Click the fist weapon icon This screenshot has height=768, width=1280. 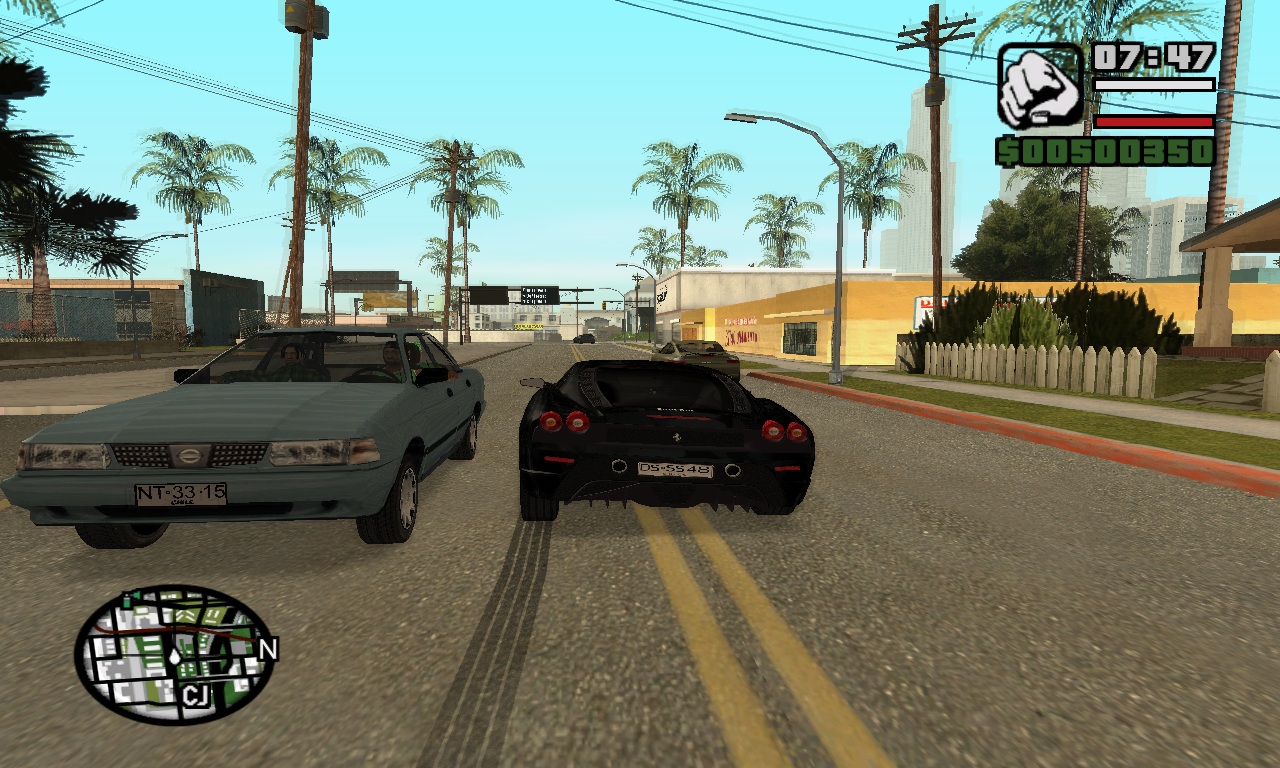pos(1040,85)
